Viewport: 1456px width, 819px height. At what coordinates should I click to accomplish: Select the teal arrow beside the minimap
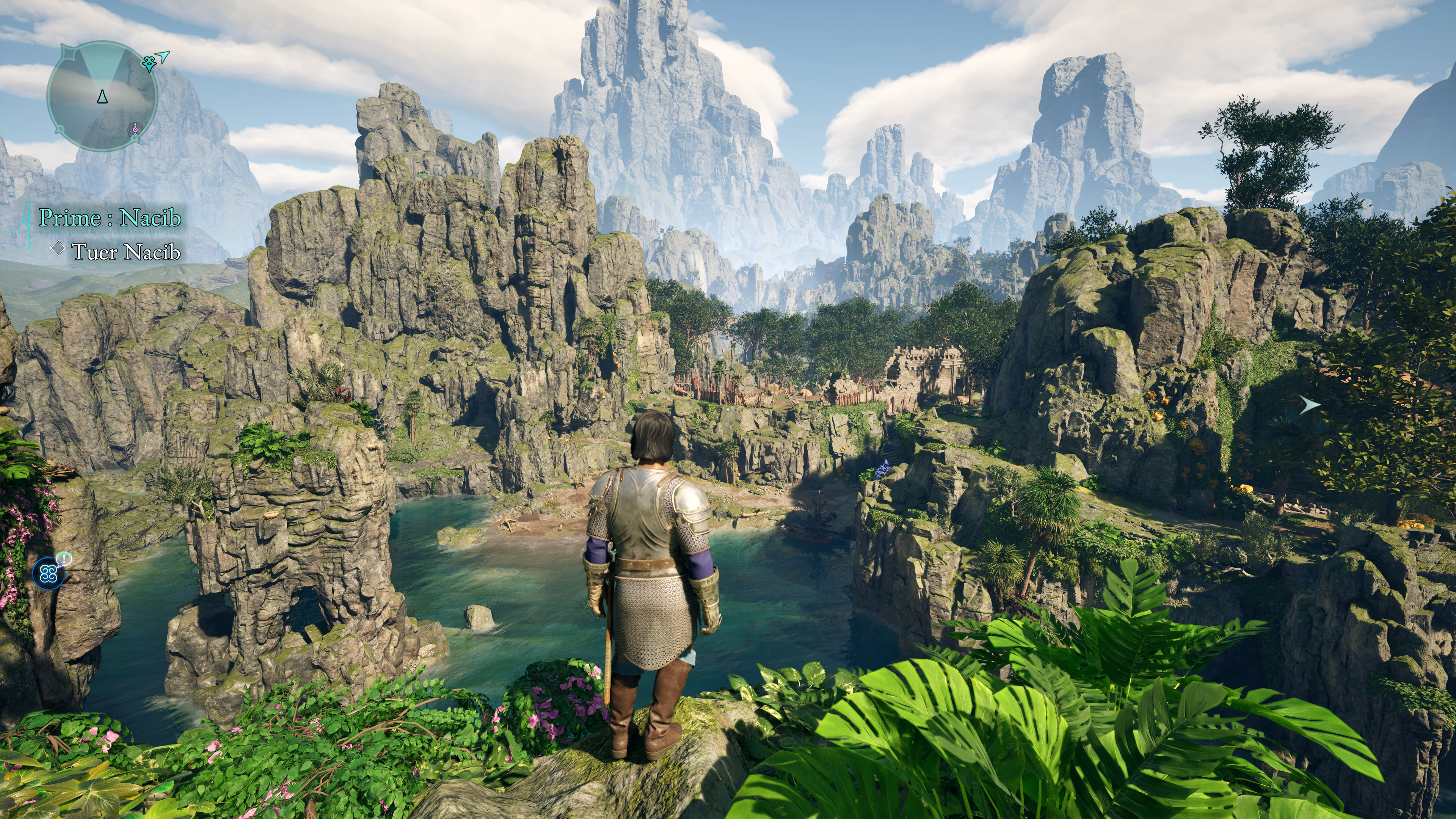(163, 55)
